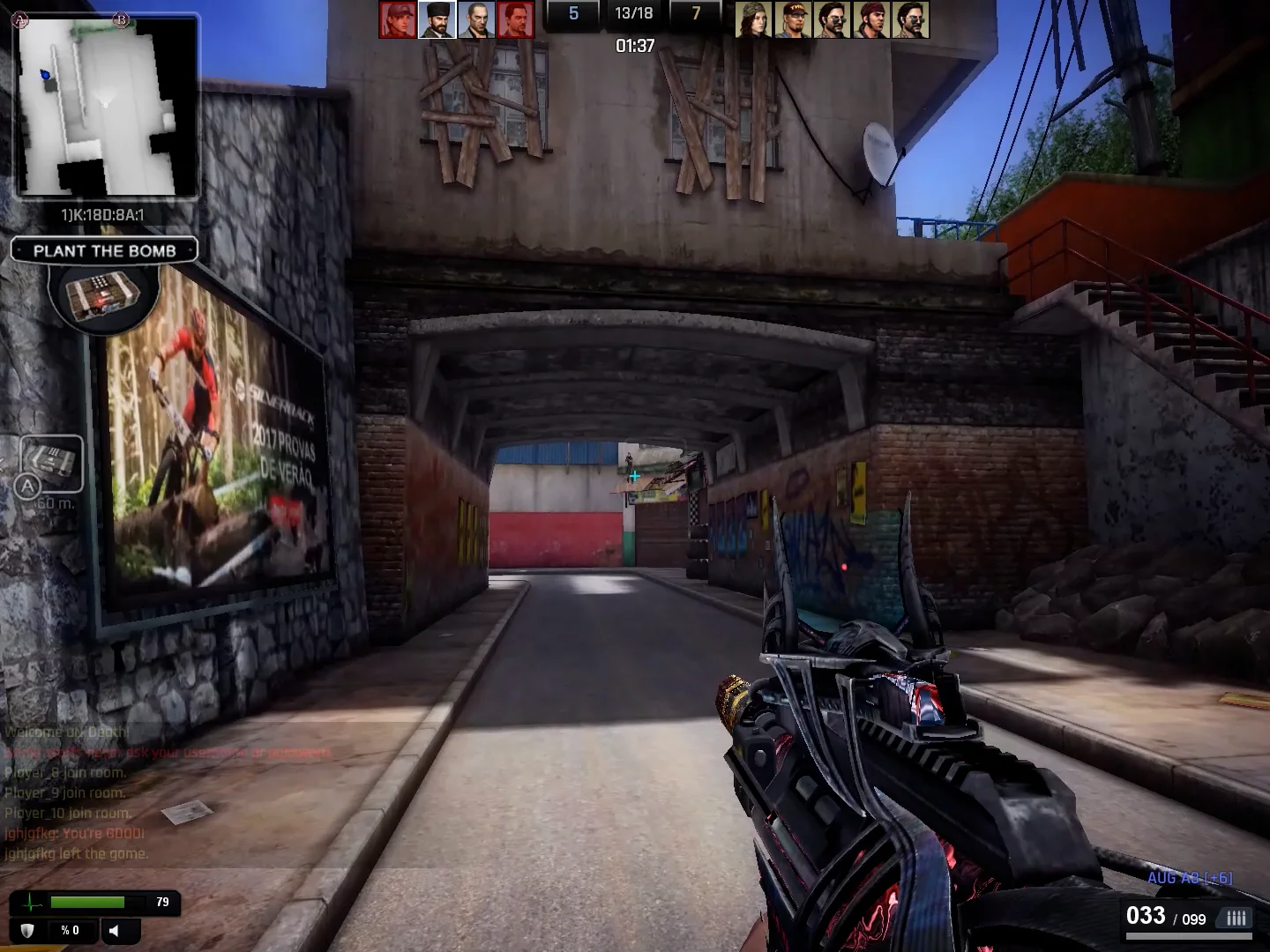Image resolution: width=1270 pixels, height=952 pixels.
Task: Select the red bandana player portrait
Action: click(870, 19)
